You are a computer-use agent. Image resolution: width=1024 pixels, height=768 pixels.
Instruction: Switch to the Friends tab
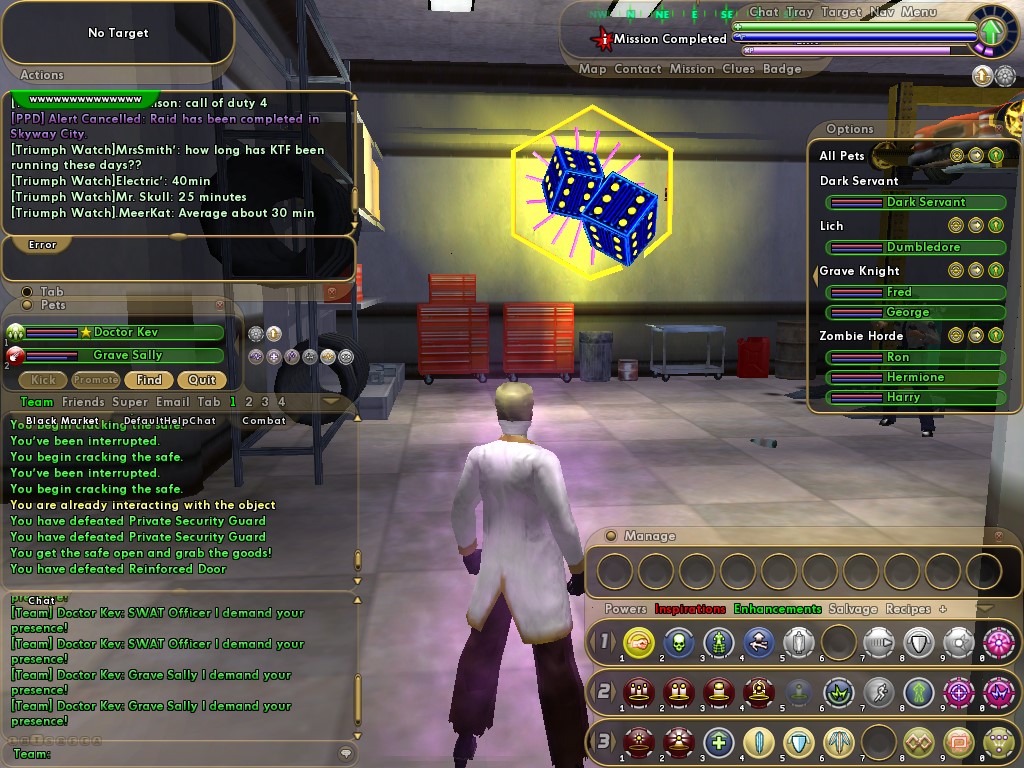point(83,402)
